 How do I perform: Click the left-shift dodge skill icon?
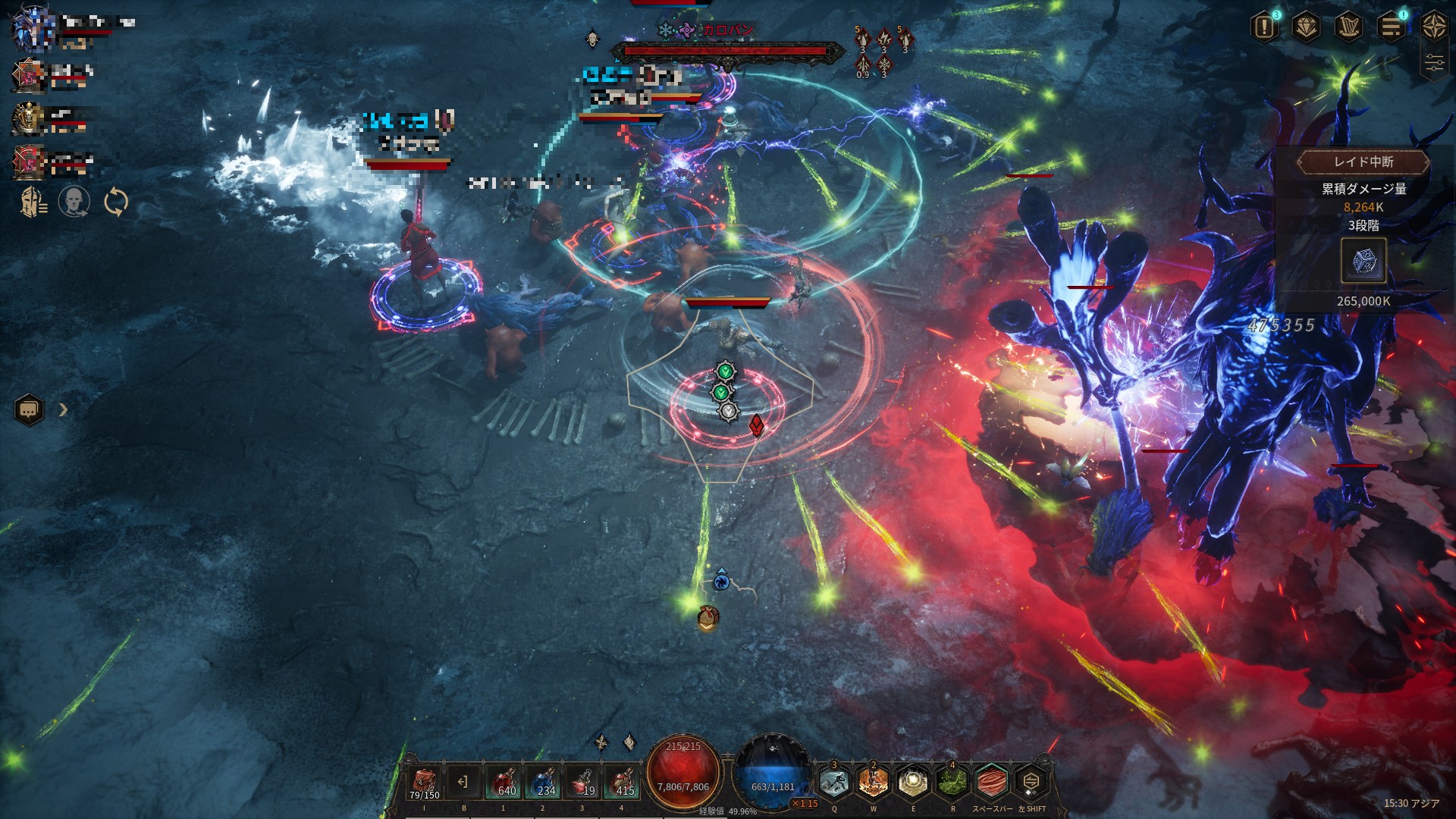point(1031,782)
